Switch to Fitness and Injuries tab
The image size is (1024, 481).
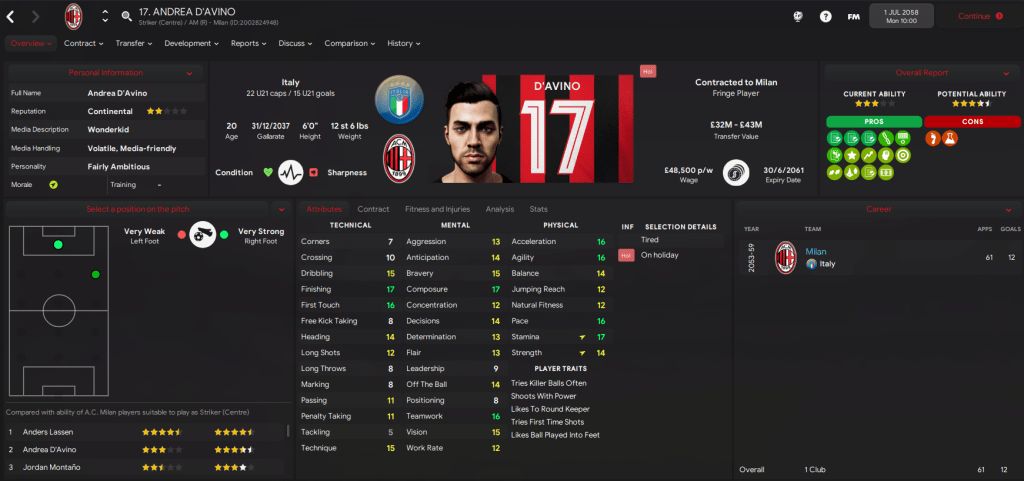pyautogui.click(x=437, y=209)
